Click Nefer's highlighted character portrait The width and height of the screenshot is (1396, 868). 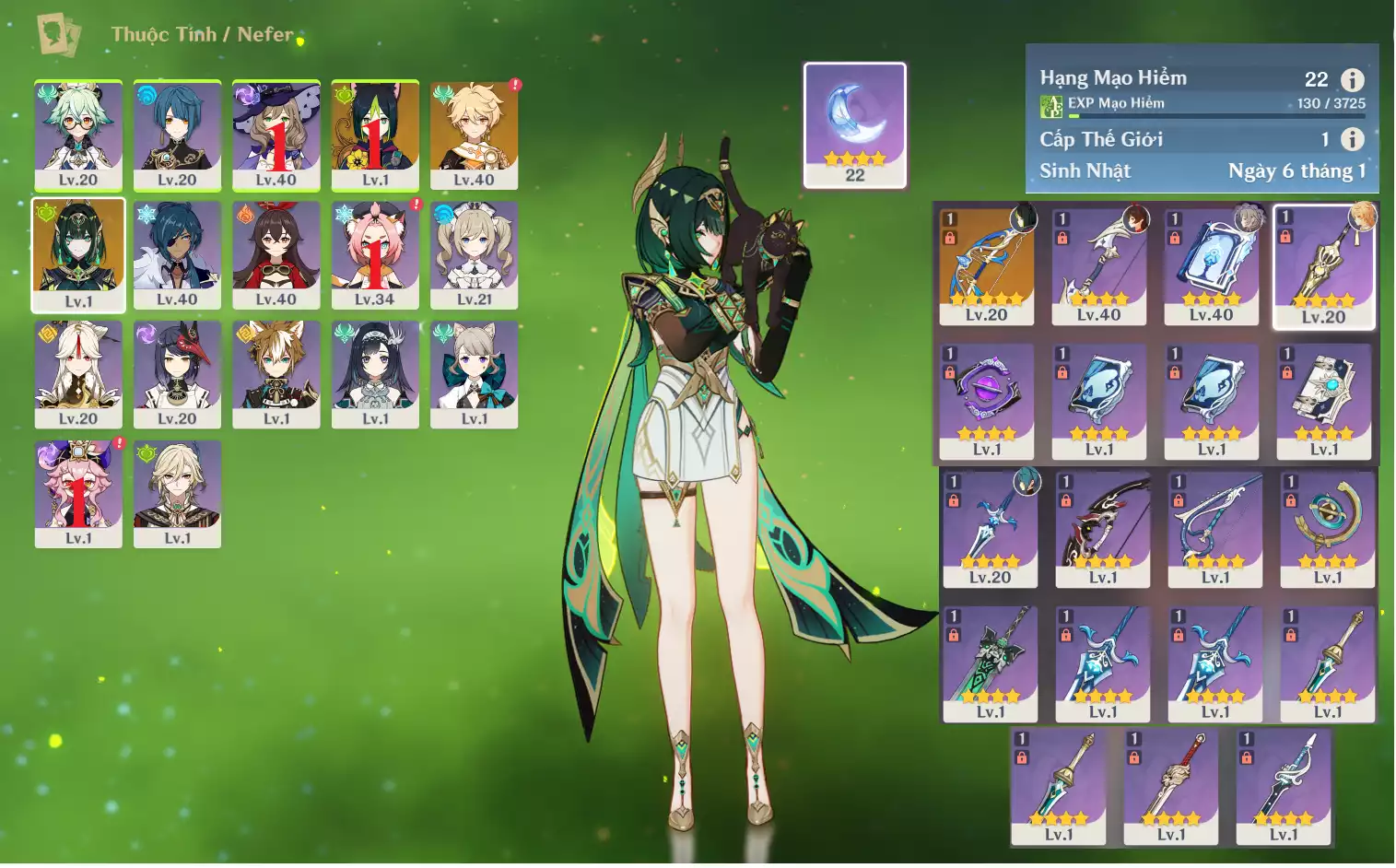[x=78, y=255]
